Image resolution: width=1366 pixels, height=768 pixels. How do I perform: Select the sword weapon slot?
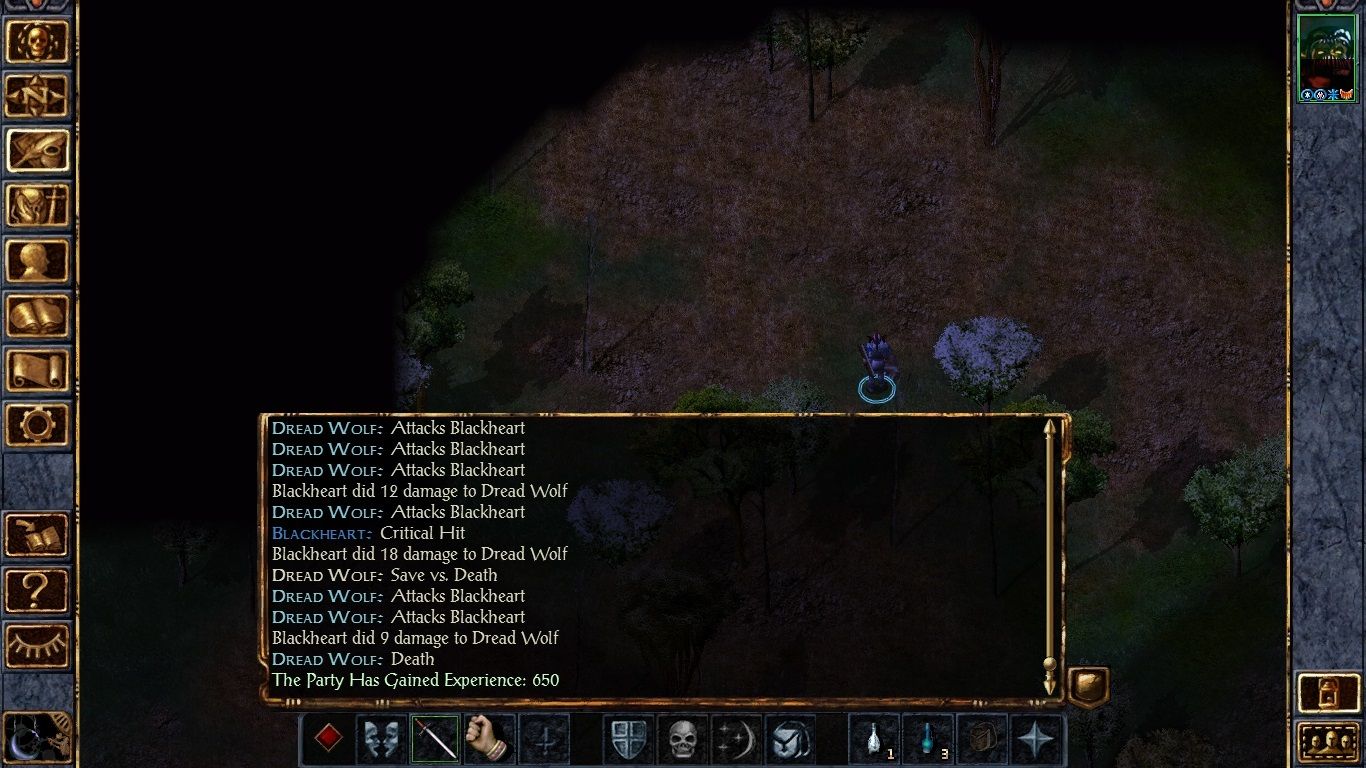[x=435, y=740]
